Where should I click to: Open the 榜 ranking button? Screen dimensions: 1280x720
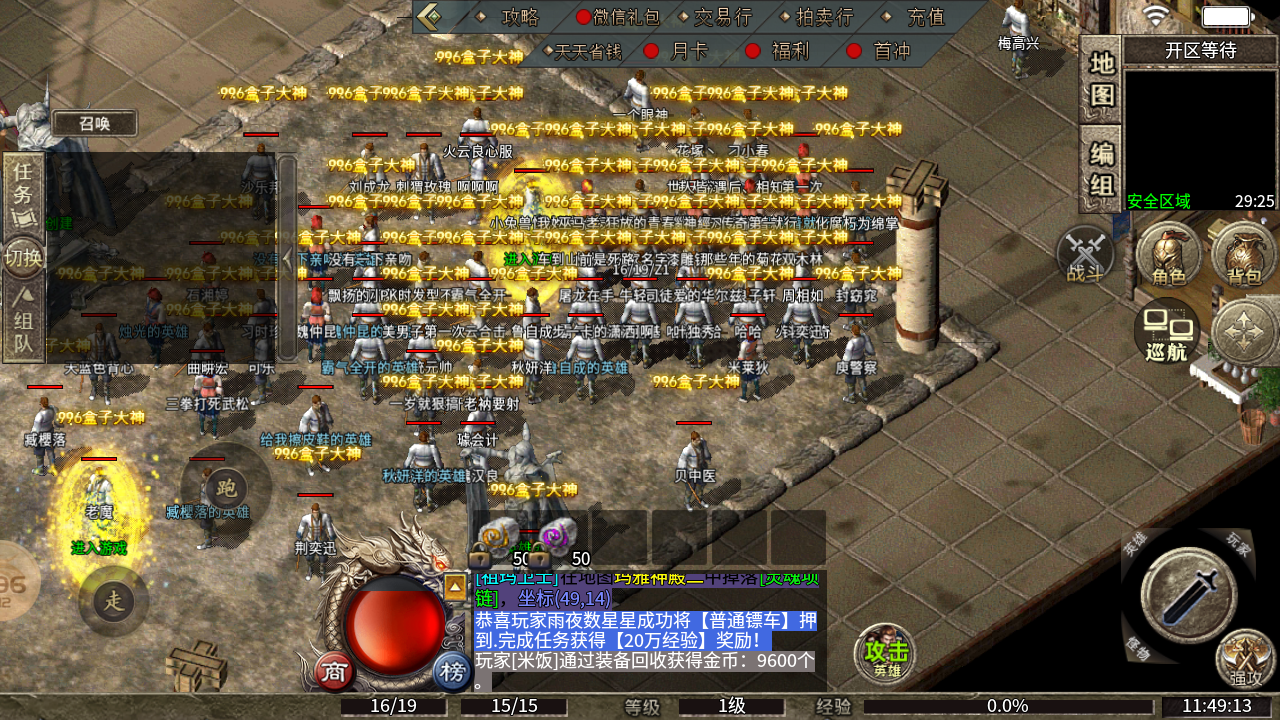453,672
